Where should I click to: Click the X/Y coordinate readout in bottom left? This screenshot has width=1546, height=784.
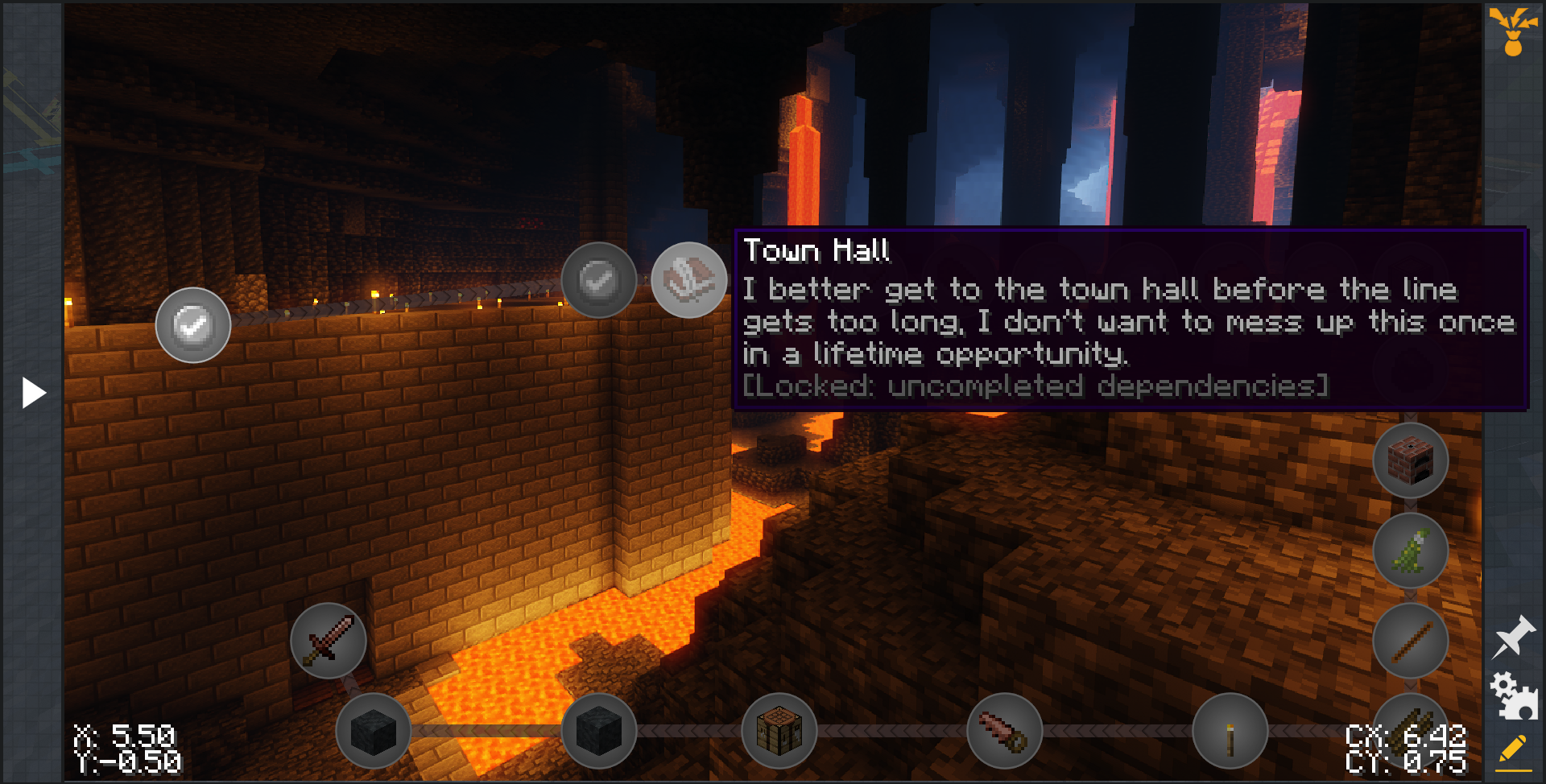[x=125, y=746]
